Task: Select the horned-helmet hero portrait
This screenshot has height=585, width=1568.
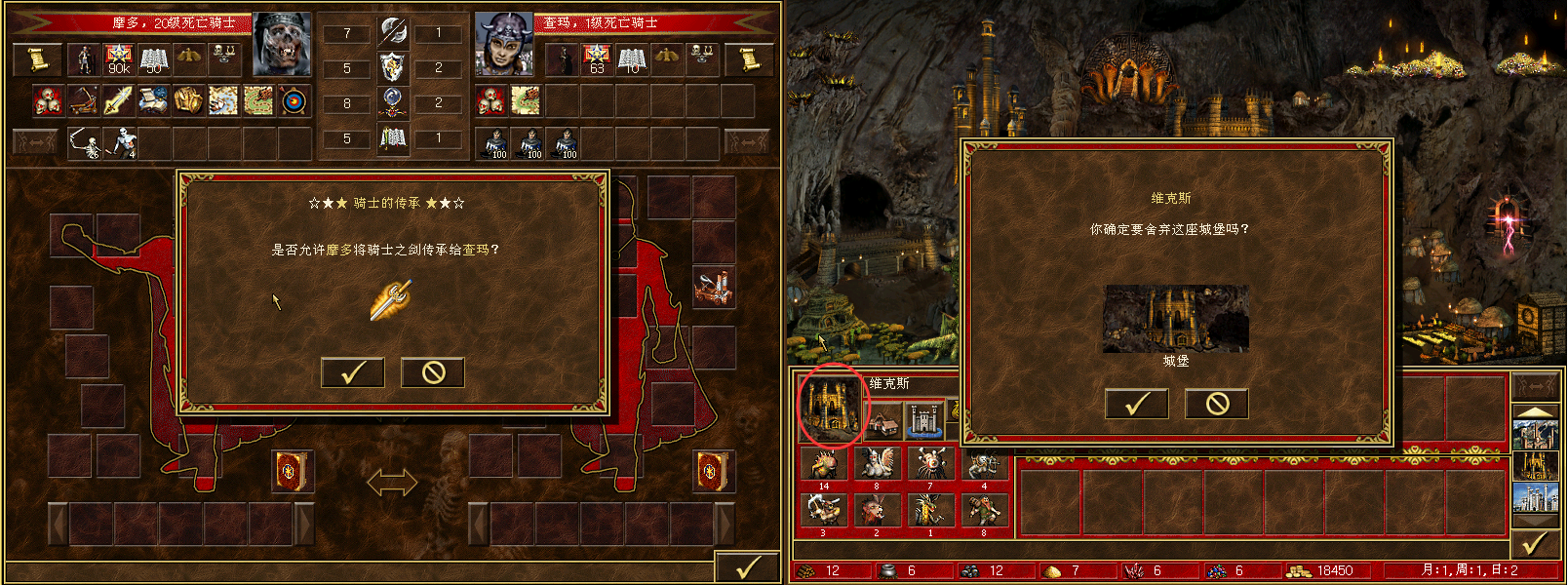Action: coord(503,45)
